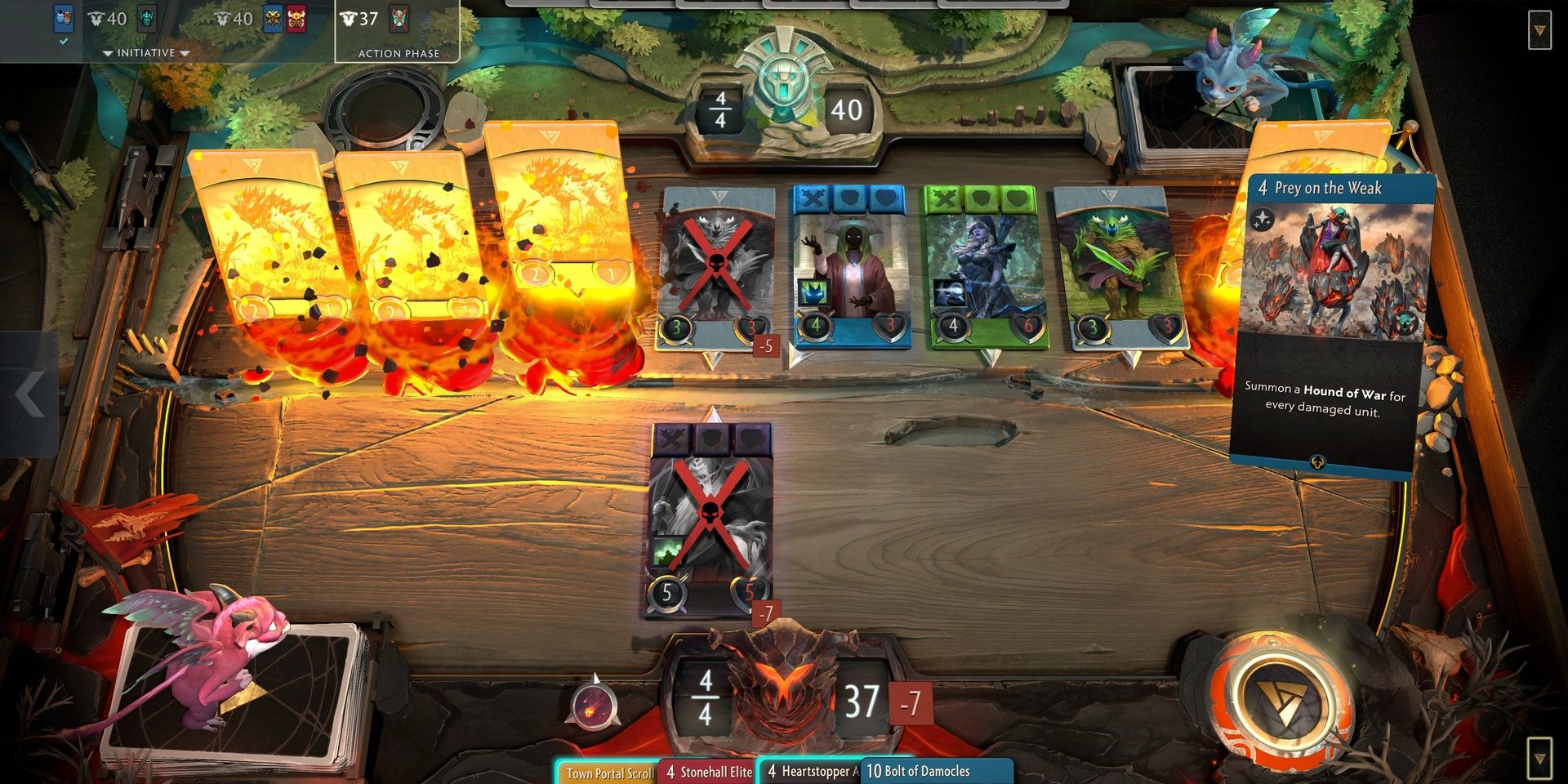The image size is (1568, 784).
Task: Play the Town Portal Scroll card
Action: pos(608,771)
